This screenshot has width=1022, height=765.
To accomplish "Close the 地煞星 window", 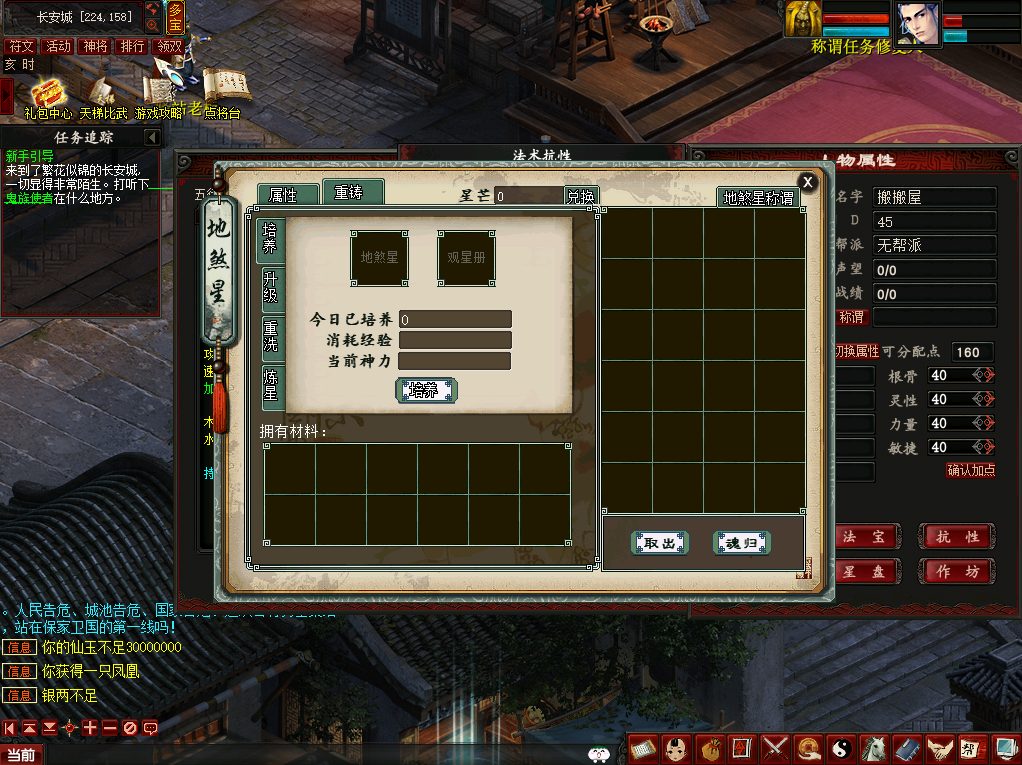I will point(807,182).
